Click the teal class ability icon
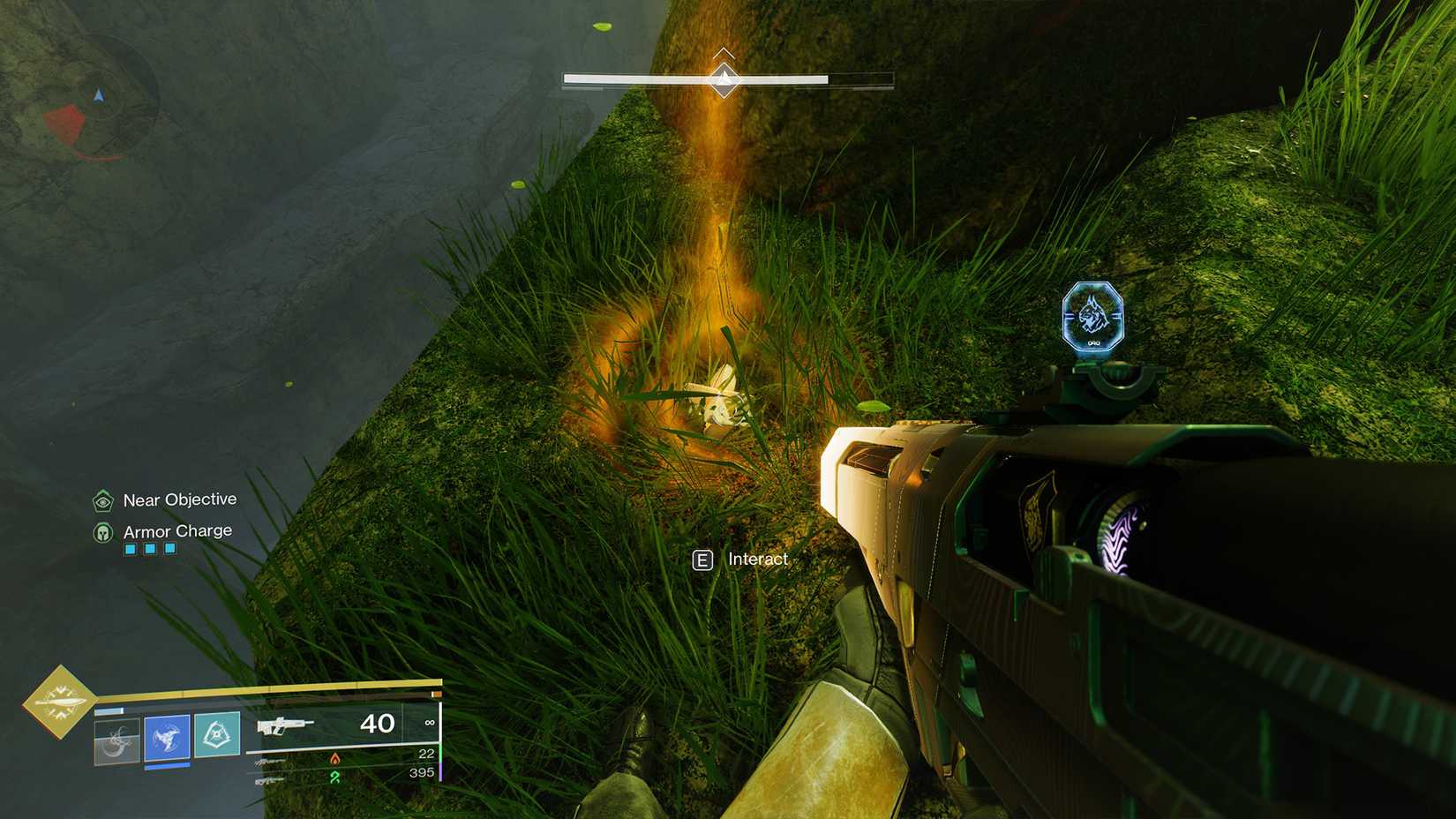 point(216,735)
